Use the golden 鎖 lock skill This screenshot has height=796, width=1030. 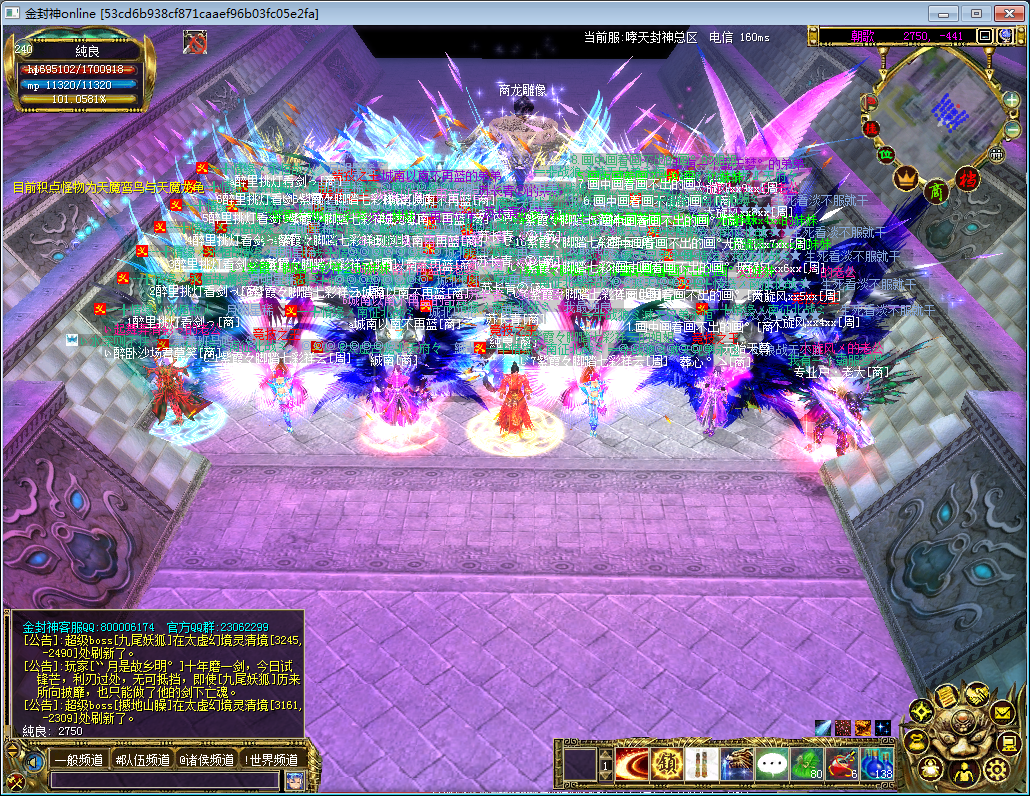pyautogui.click(x=667, y=765)
